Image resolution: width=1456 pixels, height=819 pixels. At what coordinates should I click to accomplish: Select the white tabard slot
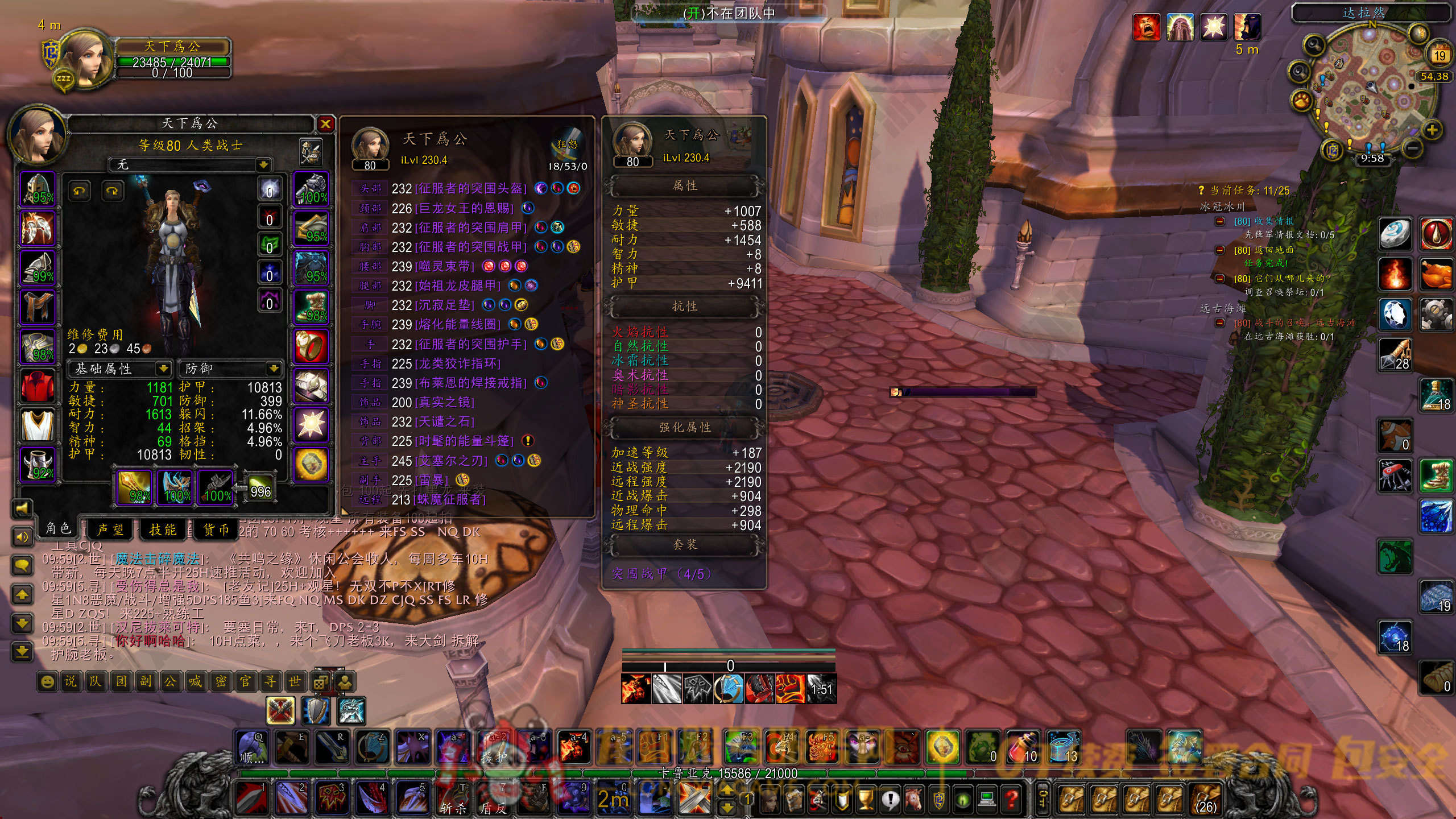coord(38,425)
